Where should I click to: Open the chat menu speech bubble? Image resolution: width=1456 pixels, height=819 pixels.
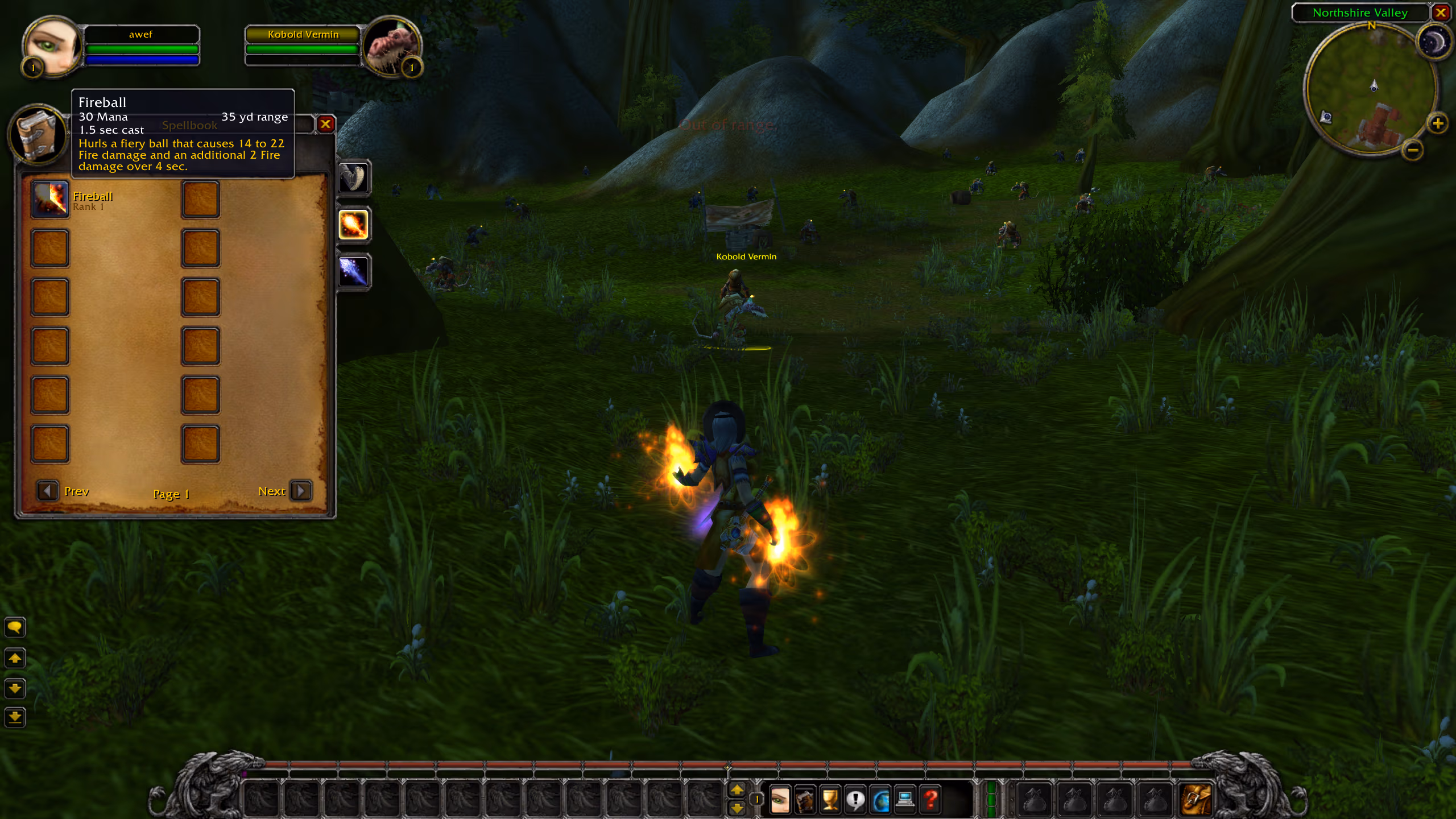point(15,627)
